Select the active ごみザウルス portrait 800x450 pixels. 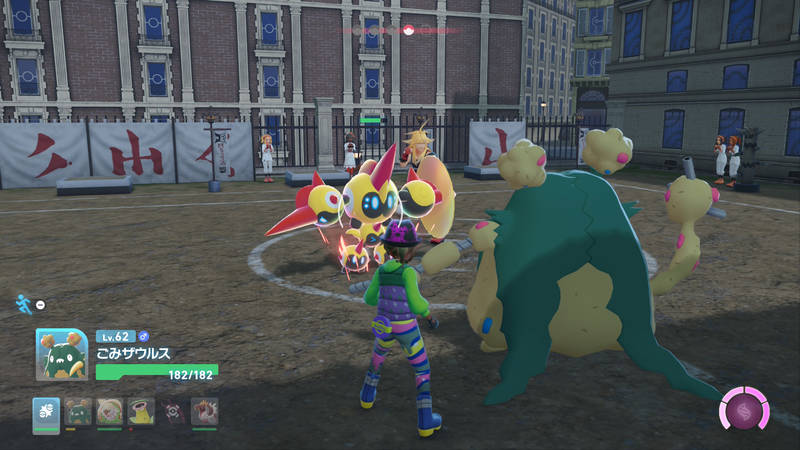60,354
